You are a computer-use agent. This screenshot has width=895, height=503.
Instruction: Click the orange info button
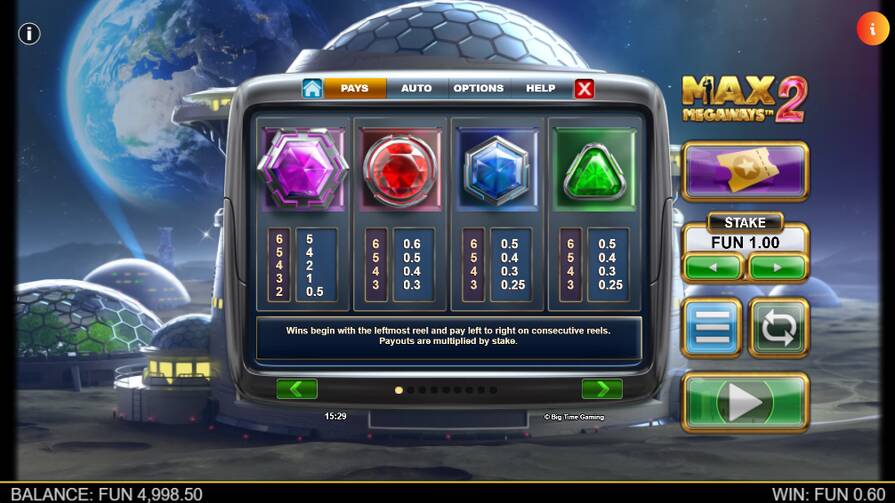pos(872,30)
